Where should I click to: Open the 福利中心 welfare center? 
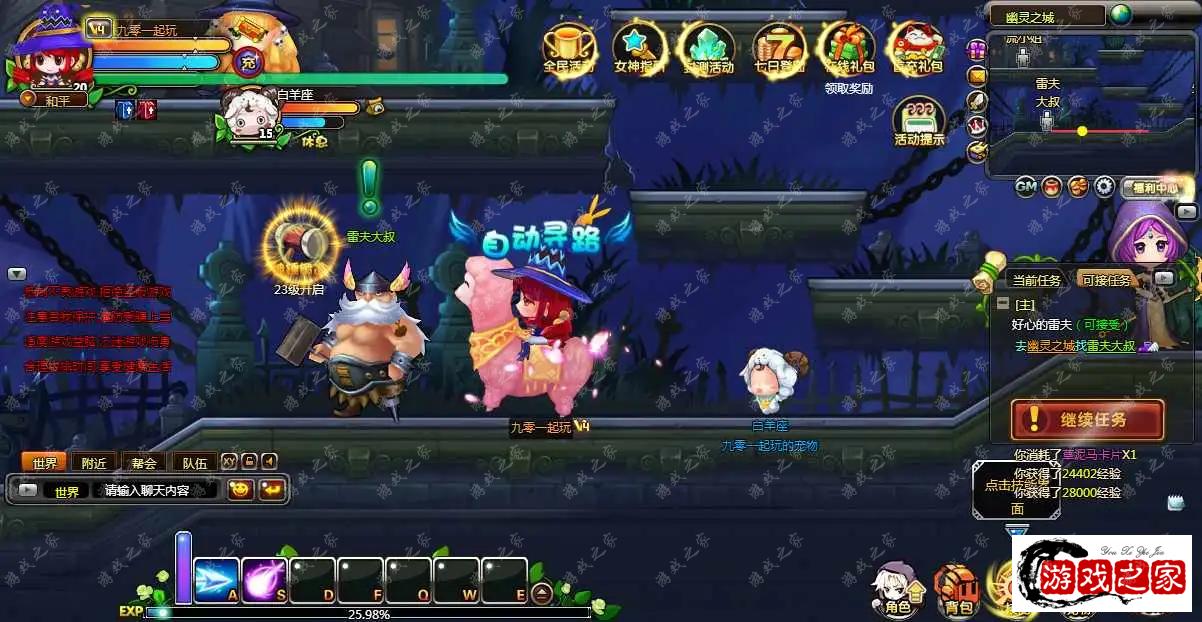pyautogui.click(x=1157, y=187)
